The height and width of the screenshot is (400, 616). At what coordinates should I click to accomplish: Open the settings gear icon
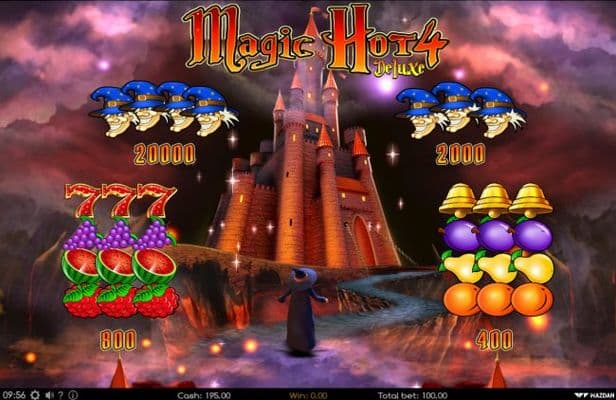[33, 394]
